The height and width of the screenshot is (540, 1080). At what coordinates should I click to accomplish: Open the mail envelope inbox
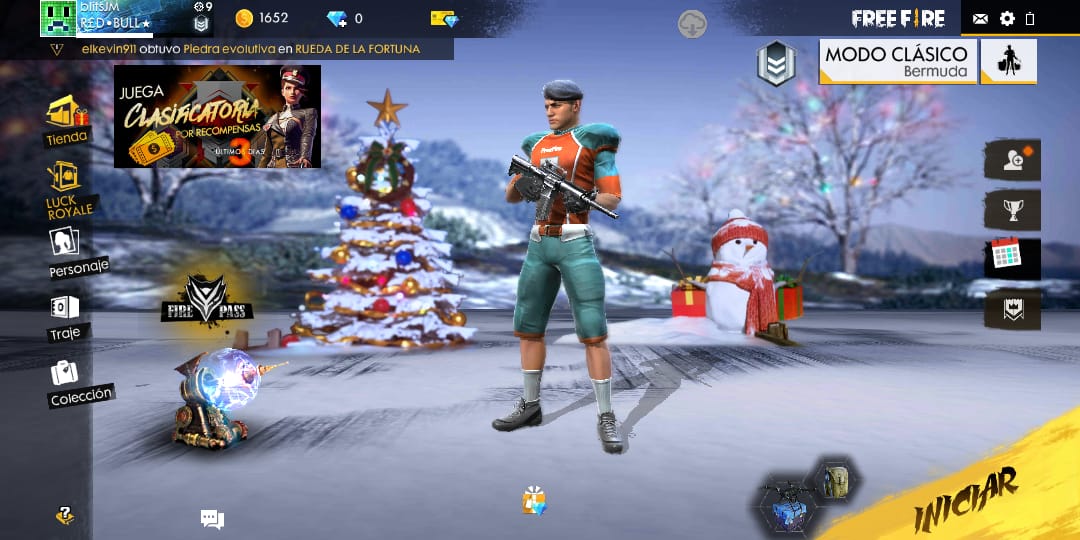980,18
